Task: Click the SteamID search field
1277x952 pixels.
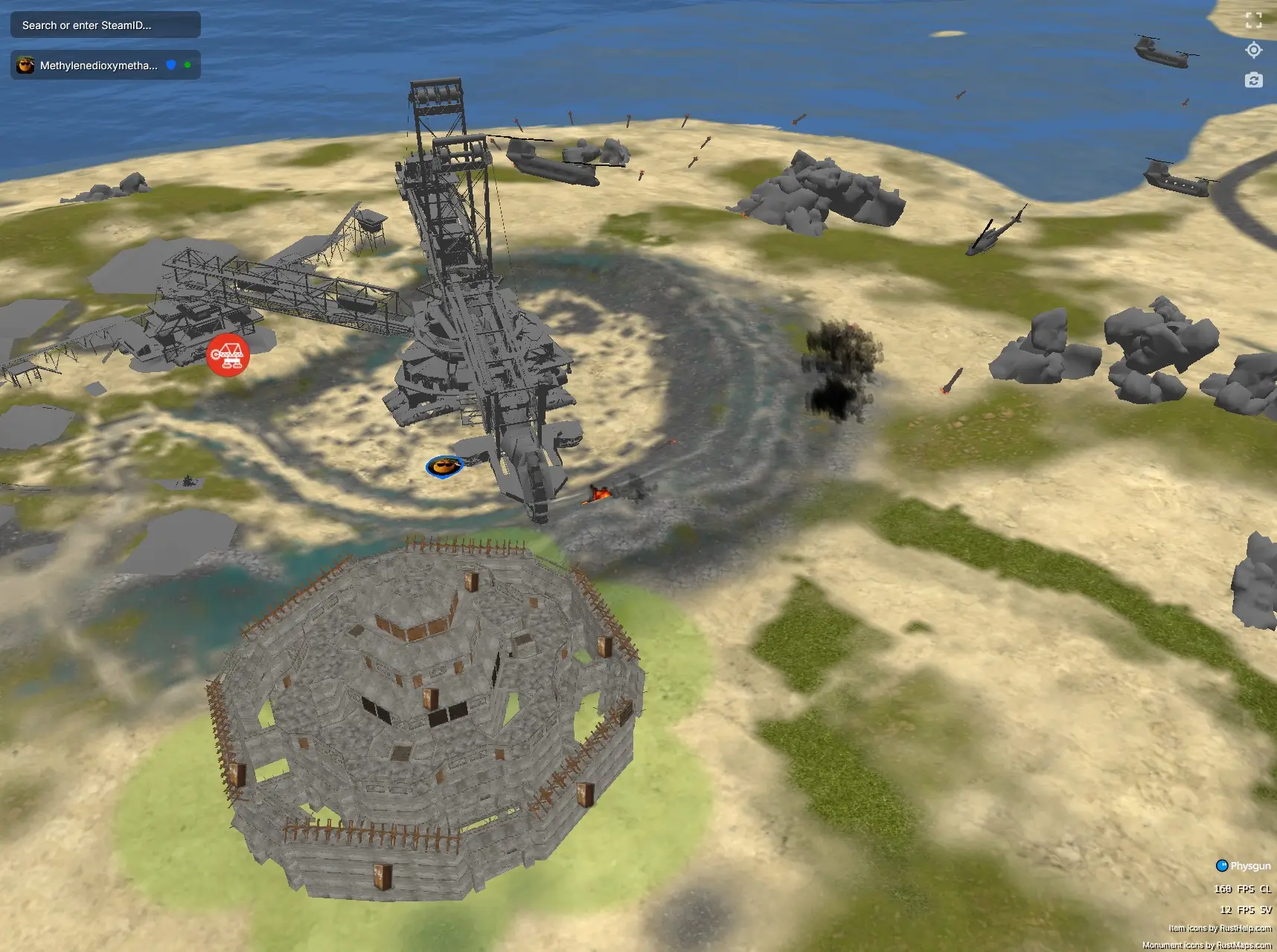Action: pyautogui.click(x=105, y=25)
